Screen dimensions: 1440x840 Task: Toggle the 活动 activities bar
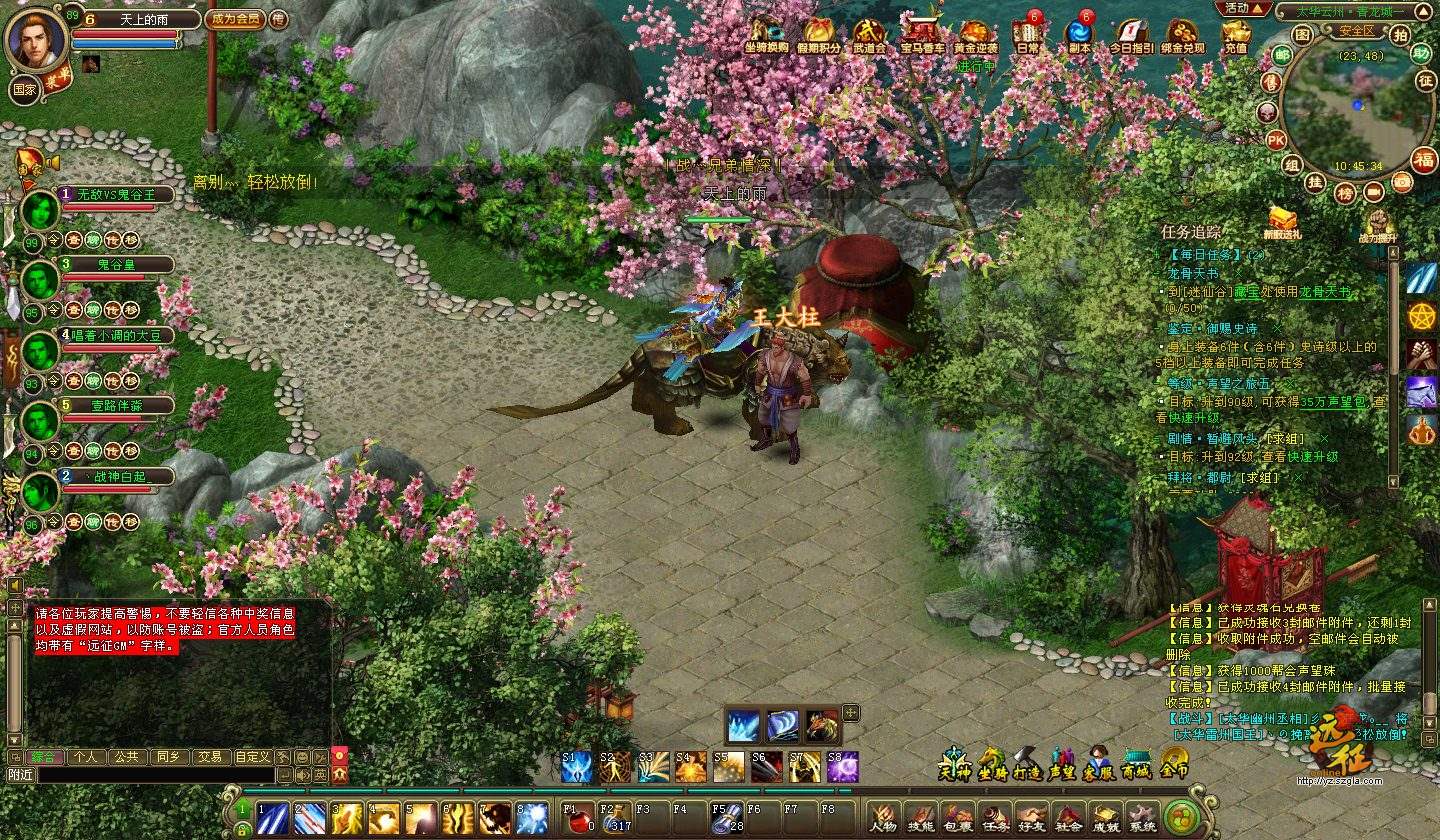pos(1238,8)
